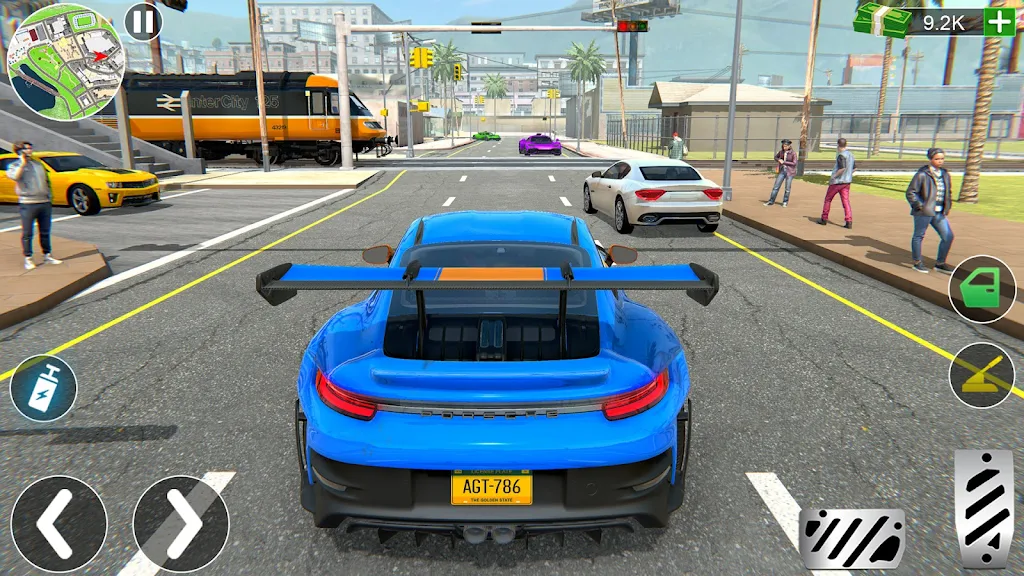Engage the yellow handbrake button
The width and height of the screenshot is (1024, 576).
981,375
